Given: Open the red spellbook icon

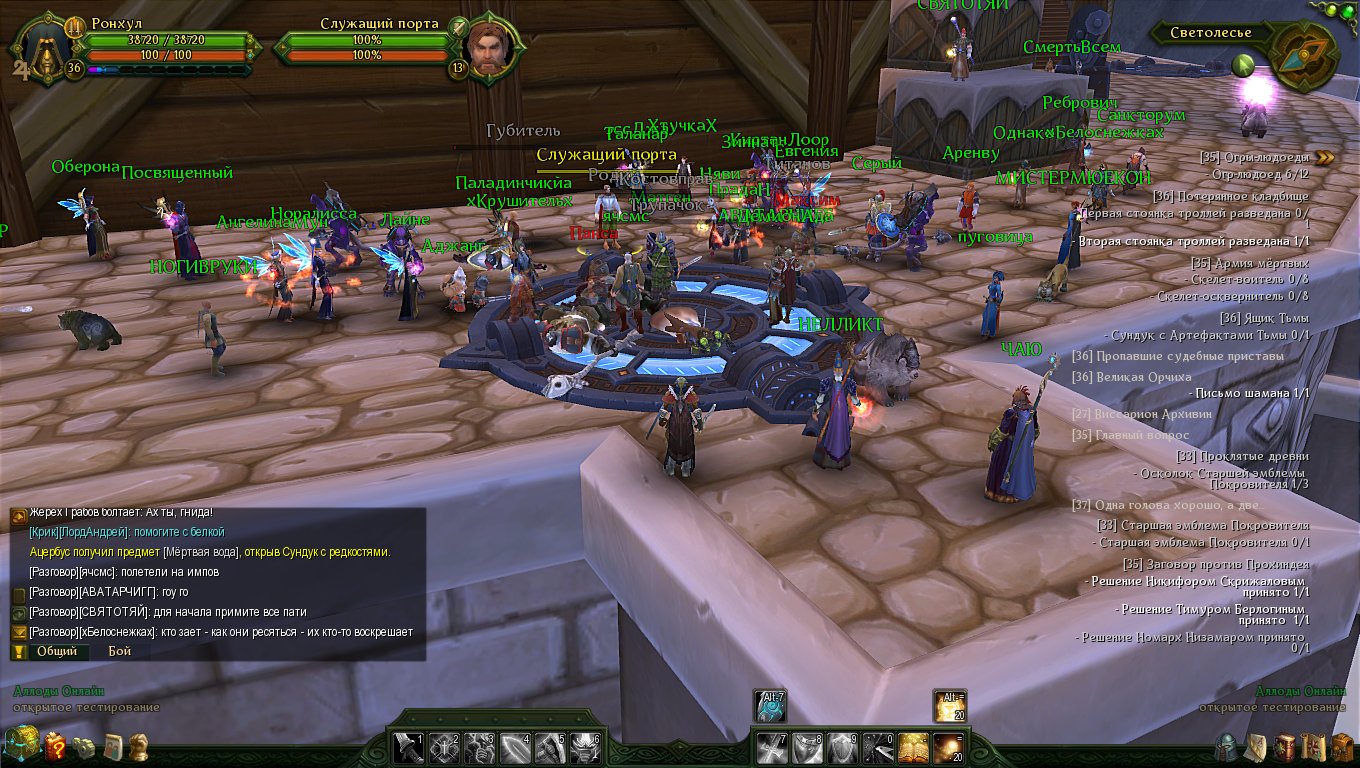Looking at the screenshot, I should point(1283,746).
